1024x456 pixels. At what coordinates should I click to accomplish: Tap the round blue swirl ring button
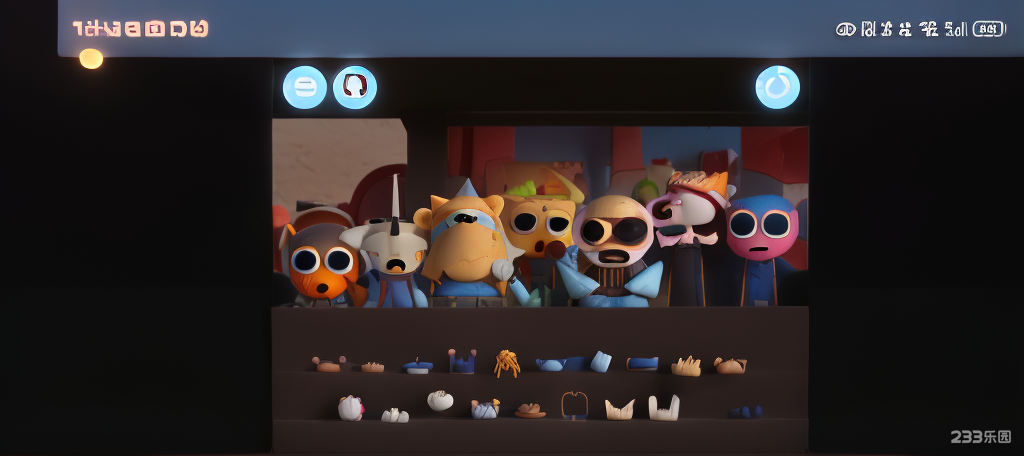click(777, 87)
